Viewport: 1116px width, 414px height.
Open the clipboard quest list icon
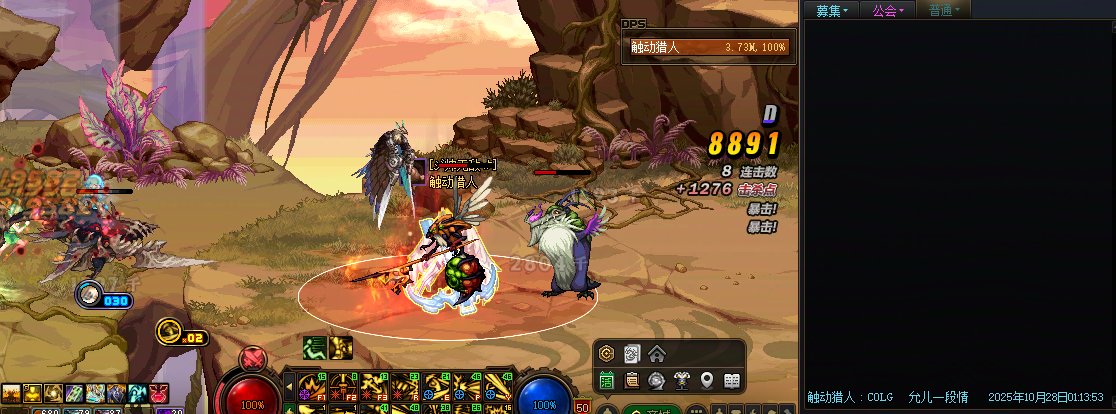click(x=632, y=380)
